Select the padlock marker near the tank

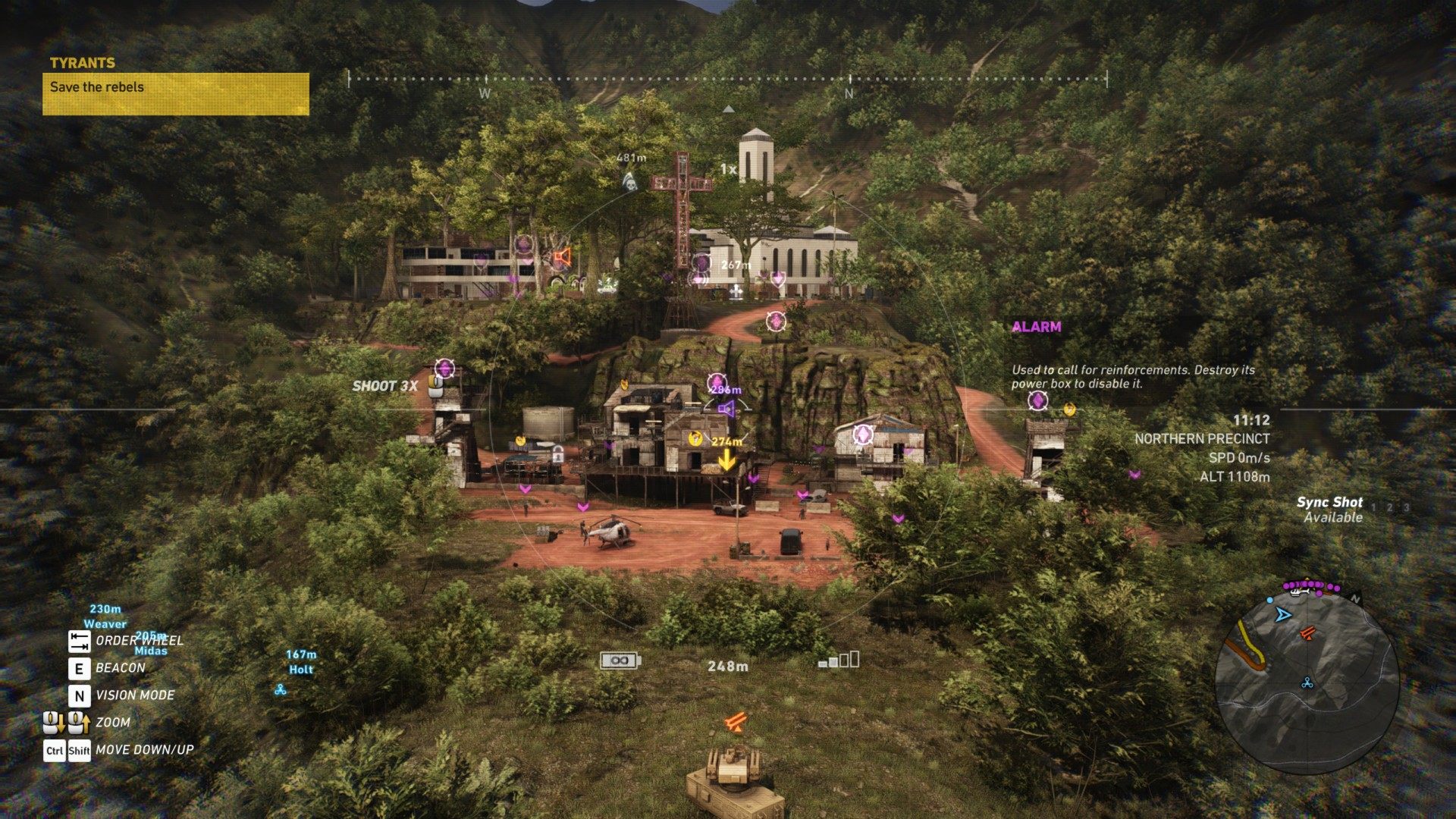click(x=558, y=455)
